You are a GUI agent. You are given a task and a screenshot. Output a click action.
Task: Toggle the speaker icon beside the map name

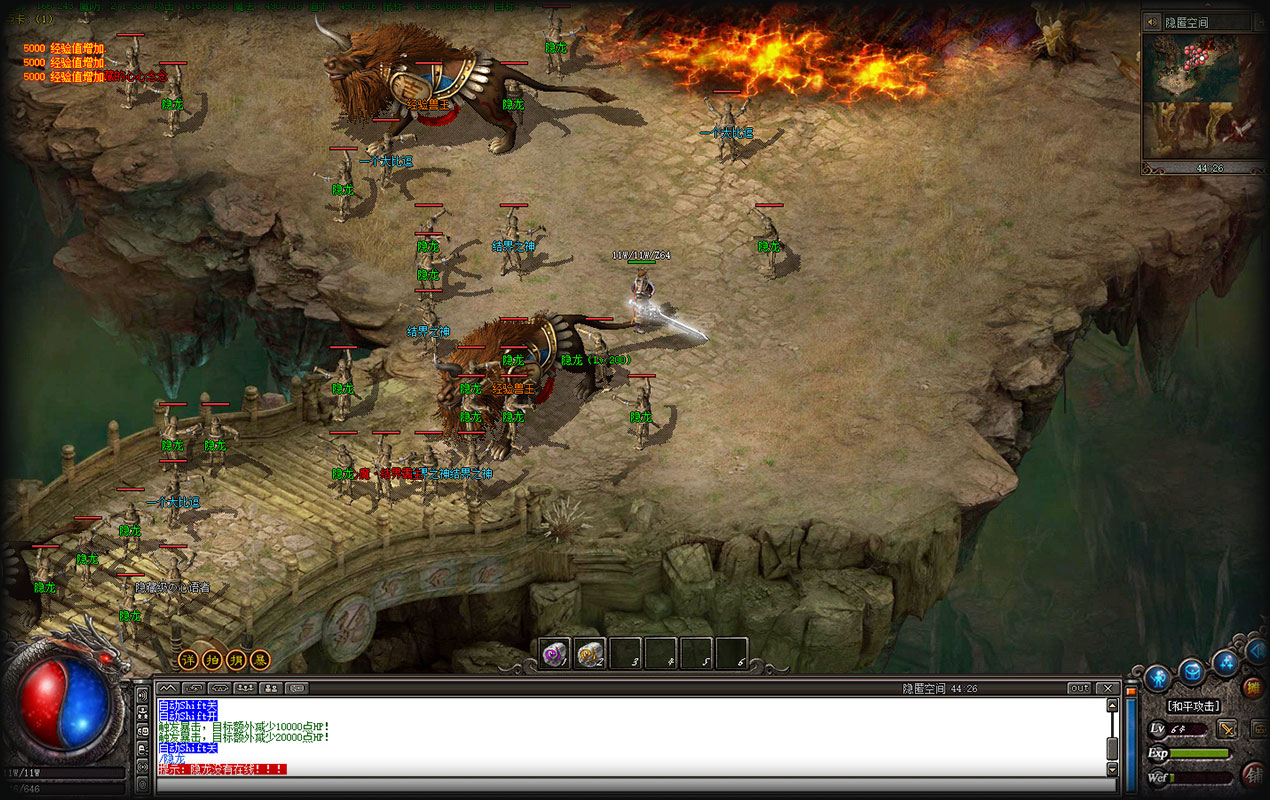(1152, 22)
